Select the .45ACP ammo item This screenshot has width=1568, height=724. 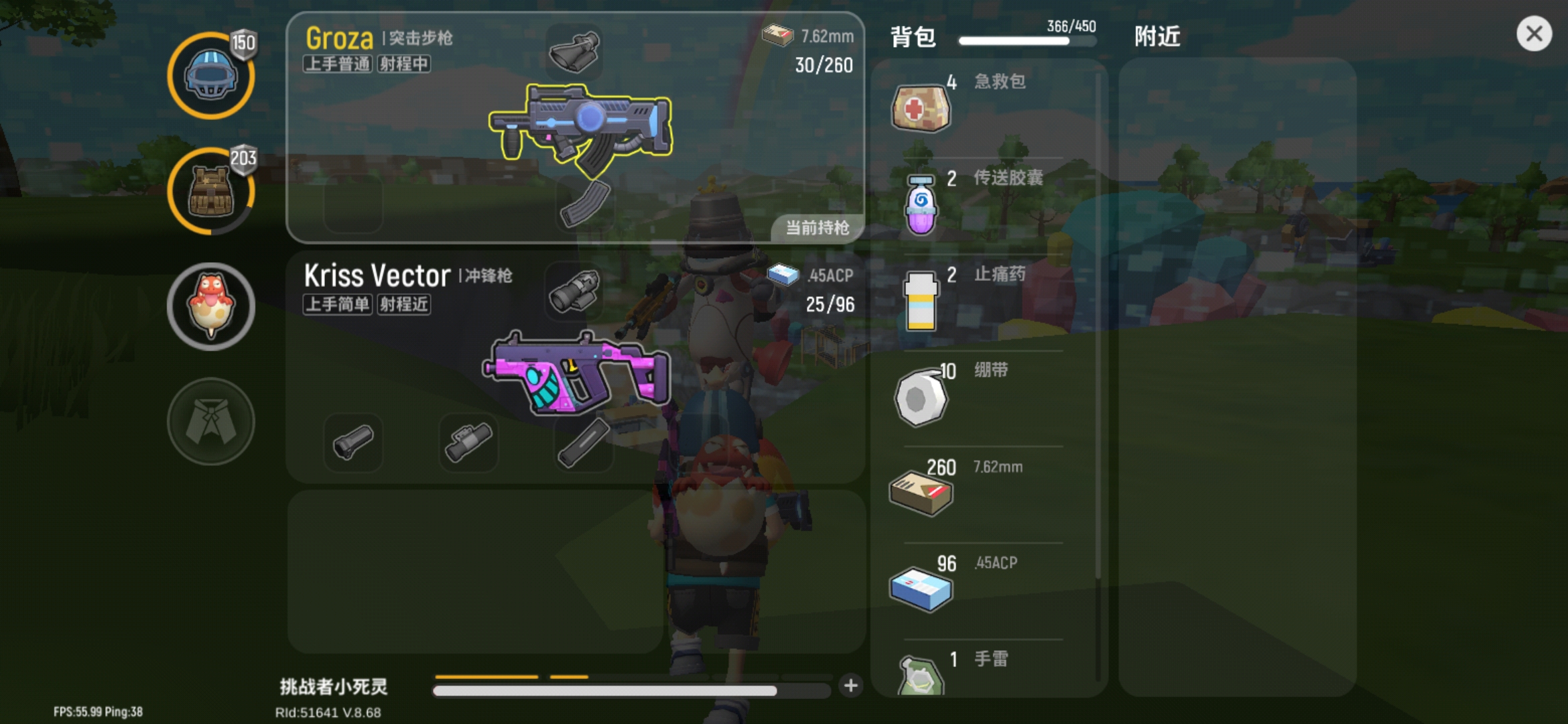[x=921, y=587]
